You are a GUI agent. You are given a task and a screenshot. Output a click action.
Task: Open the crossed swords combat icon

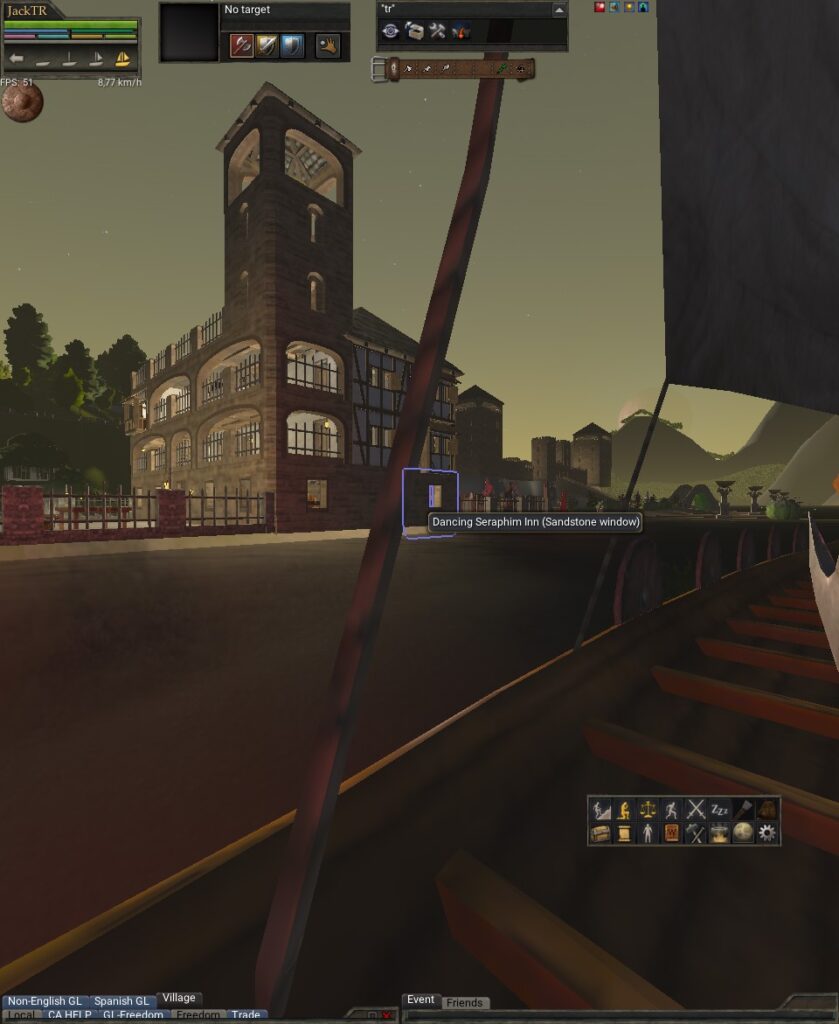pyautogui.click(x=696, y=809)
